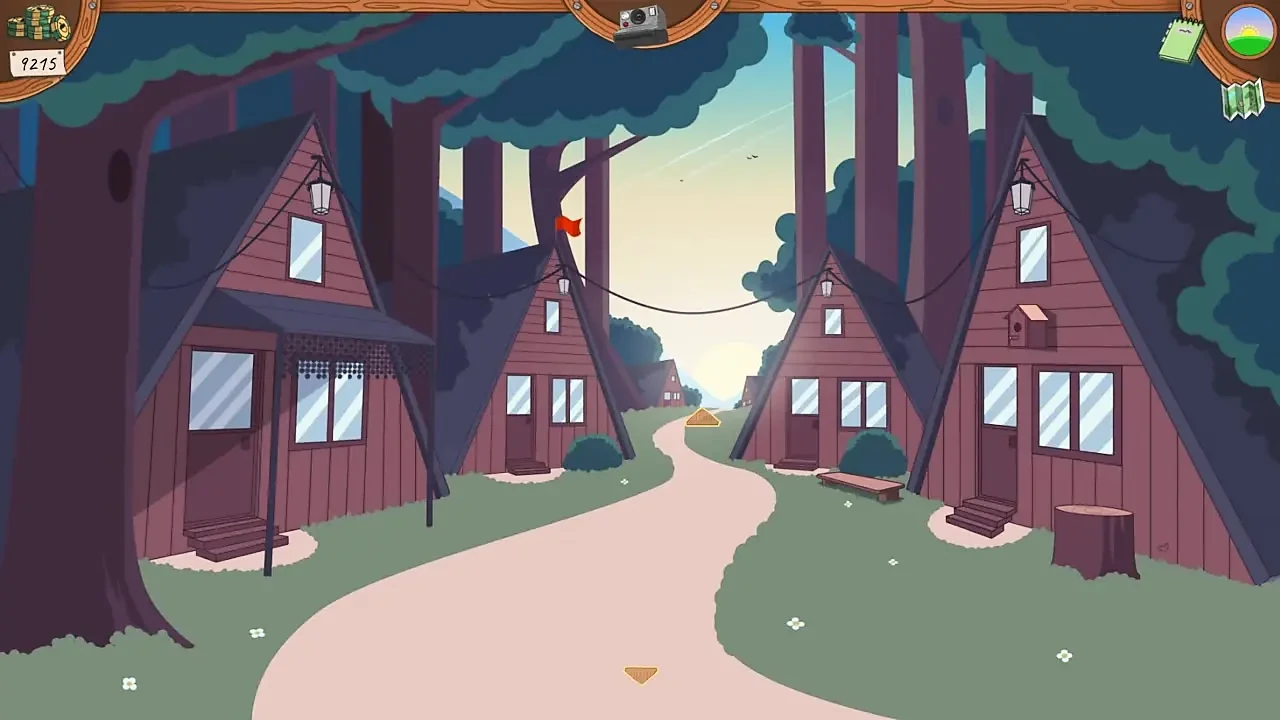Follow the forward arrow up the path
The width and height of the screenshot is (1280, 720).
point(702,418)
